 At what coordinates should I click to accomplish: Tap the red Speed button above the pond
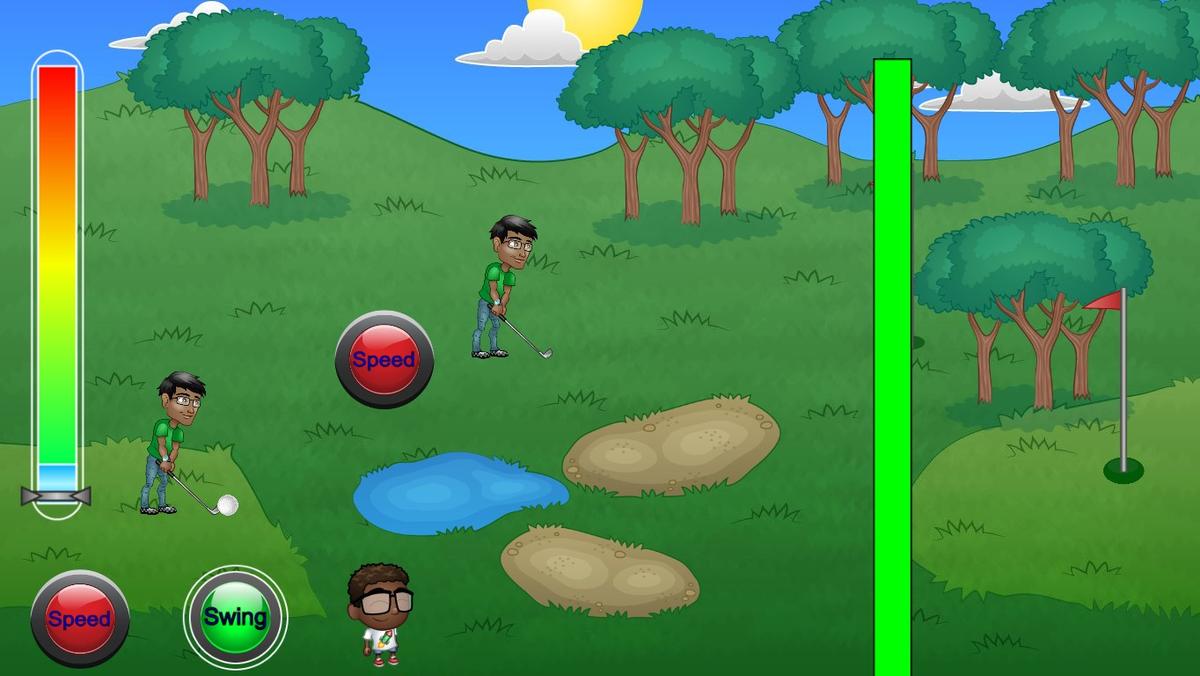pos(384,360)
